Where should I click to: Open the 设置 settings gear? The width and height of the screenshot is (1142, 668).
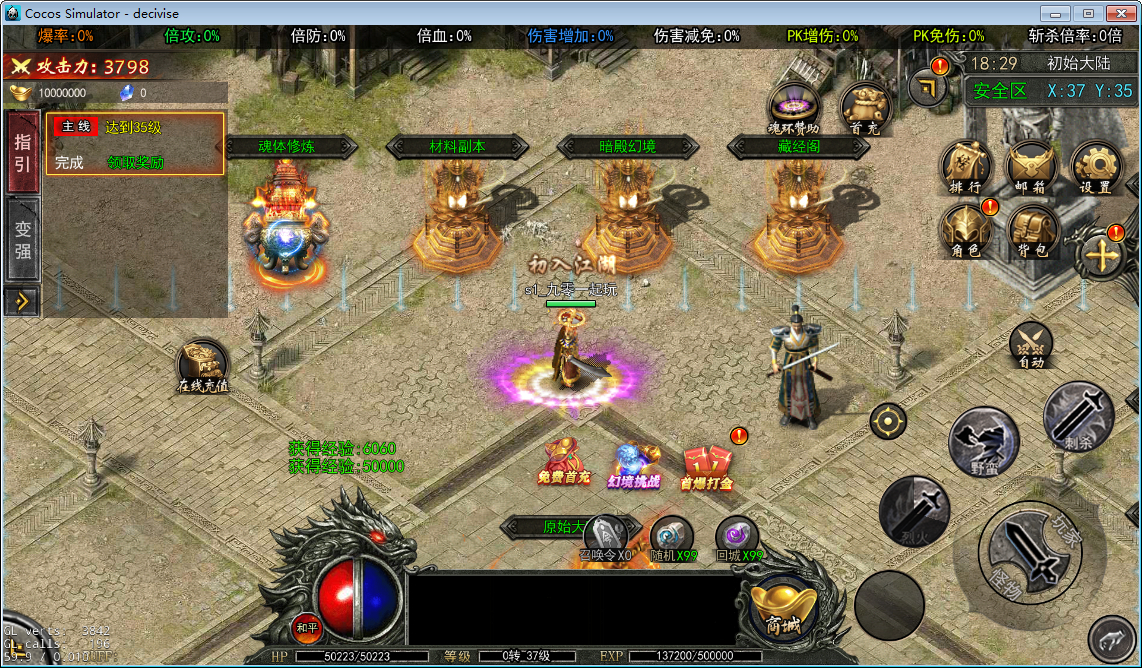click(1096, 166)
